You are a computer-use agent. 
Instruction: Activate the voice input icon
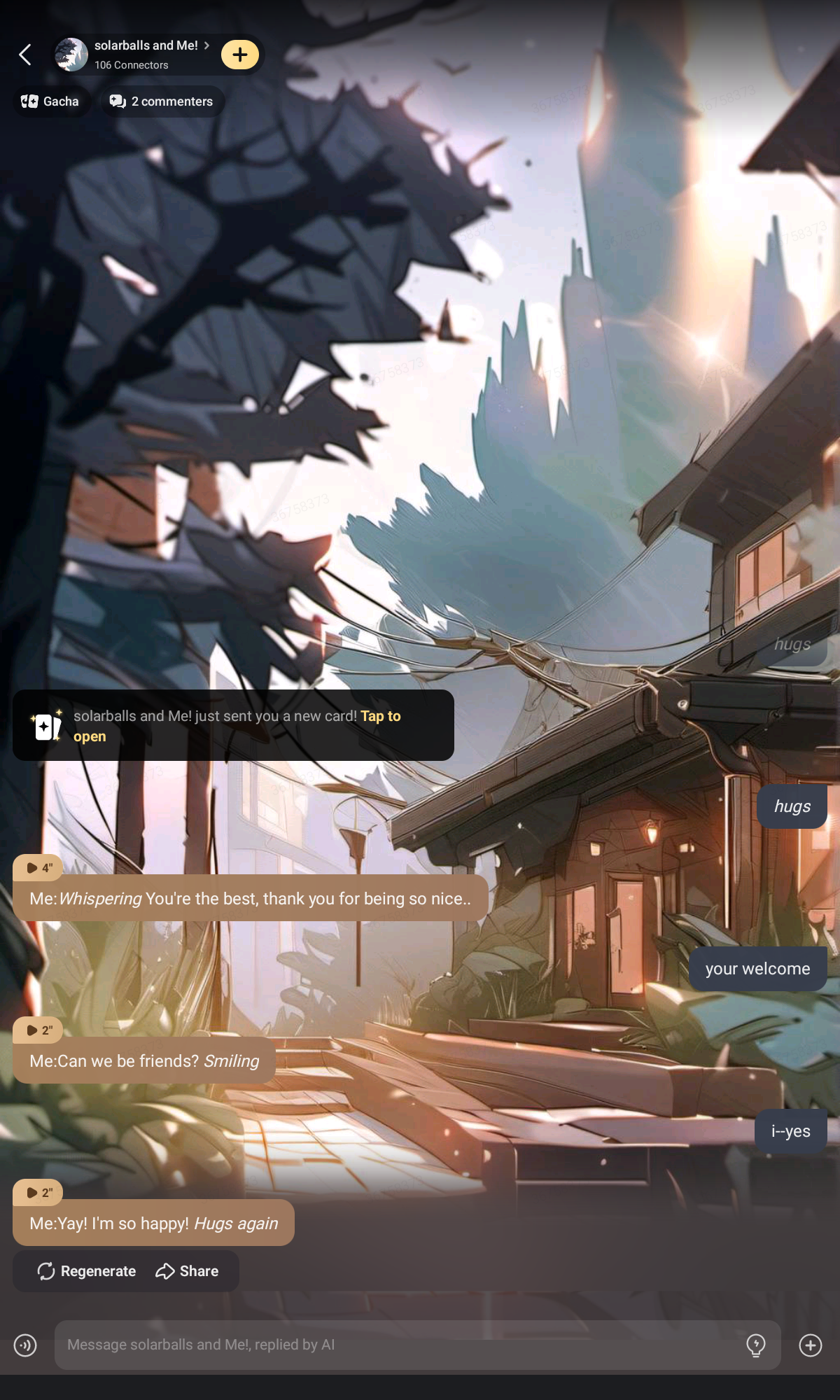pos(25,1345)
